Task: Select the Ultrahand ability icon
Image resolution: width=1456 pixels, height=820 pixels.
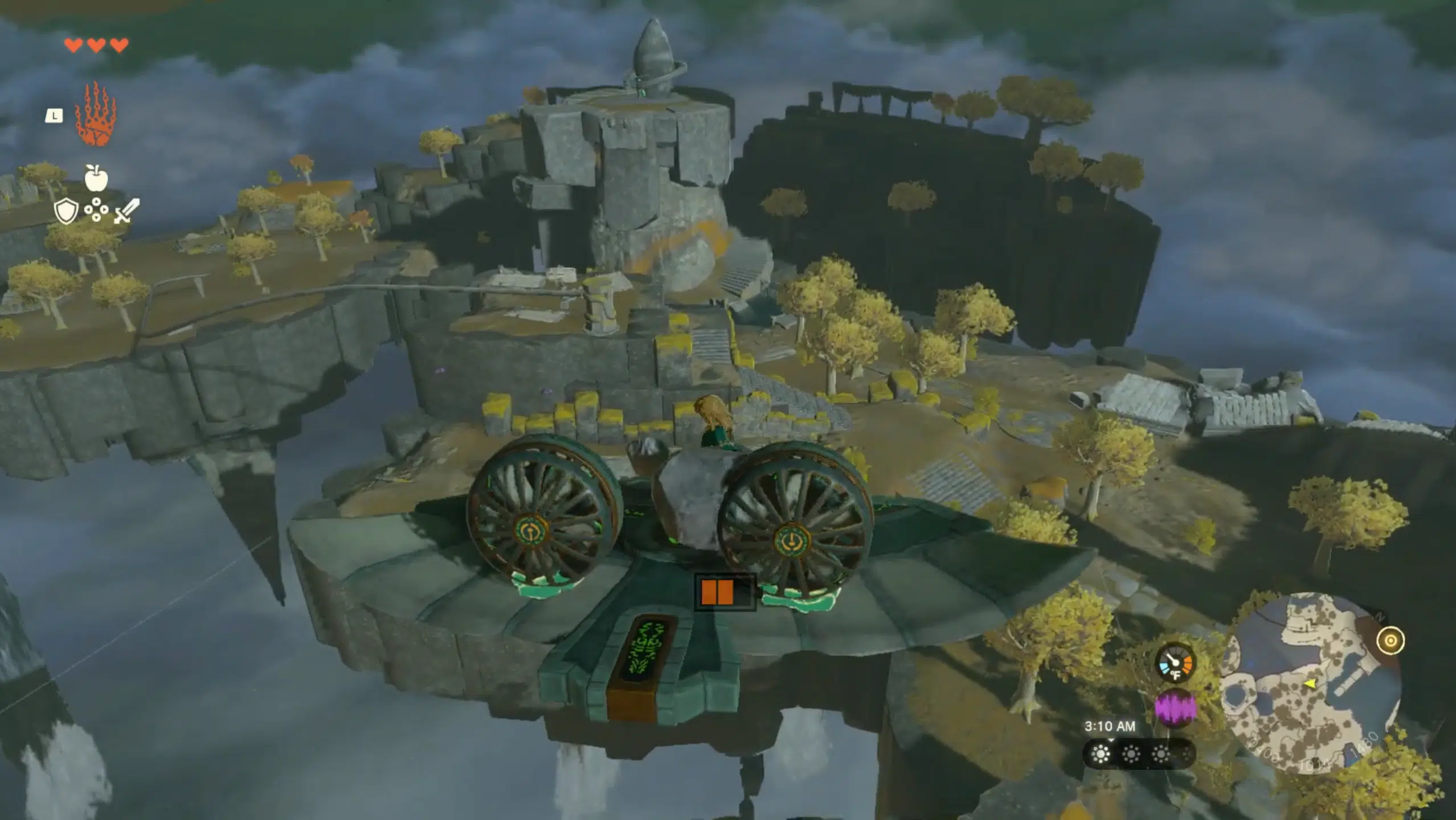Action: 96,114
